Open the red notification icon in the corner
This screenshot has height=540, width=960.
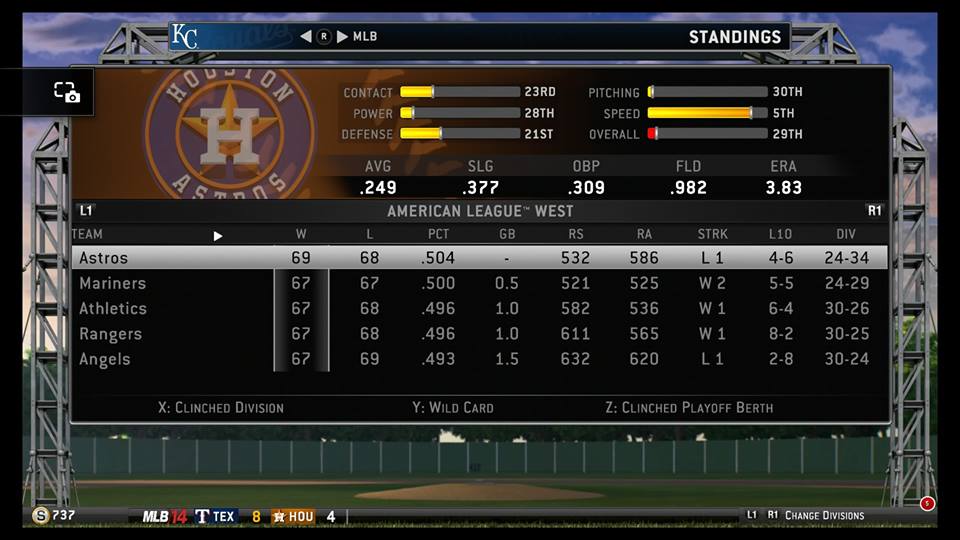[x=927, y=504]
